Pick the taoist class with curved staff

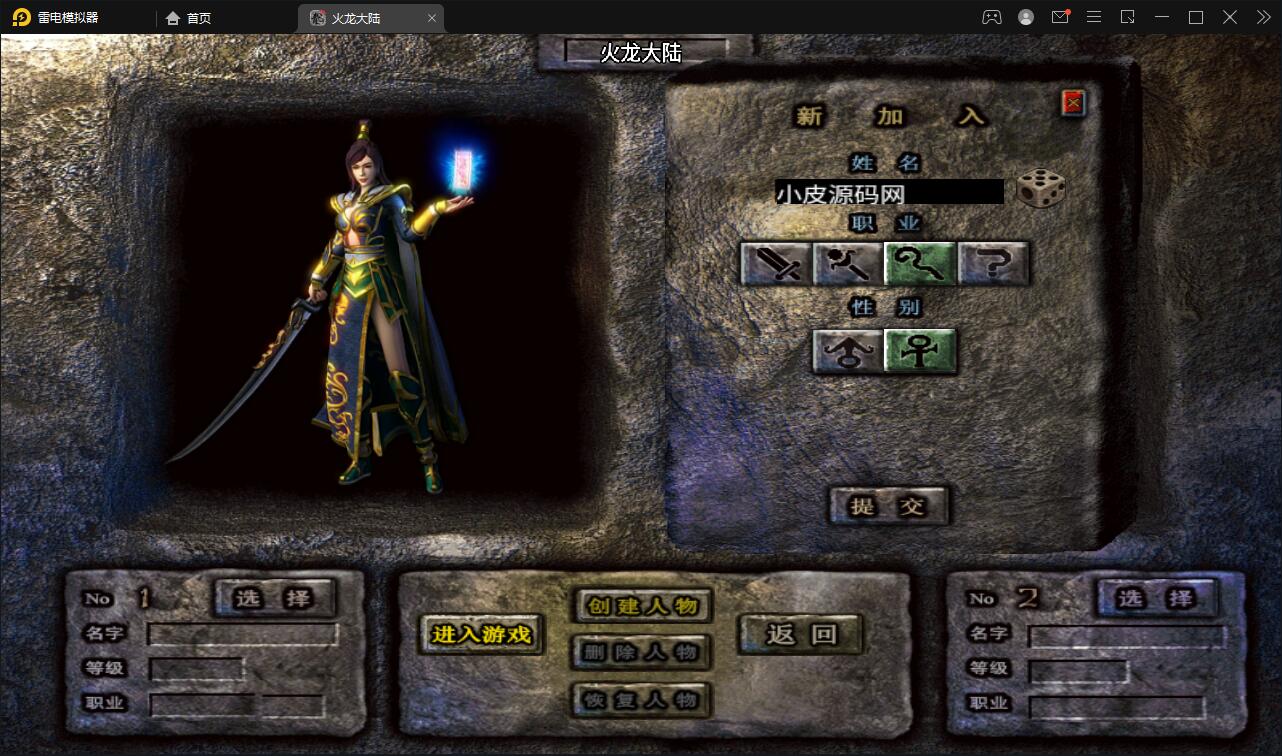(x=920, y=264)
